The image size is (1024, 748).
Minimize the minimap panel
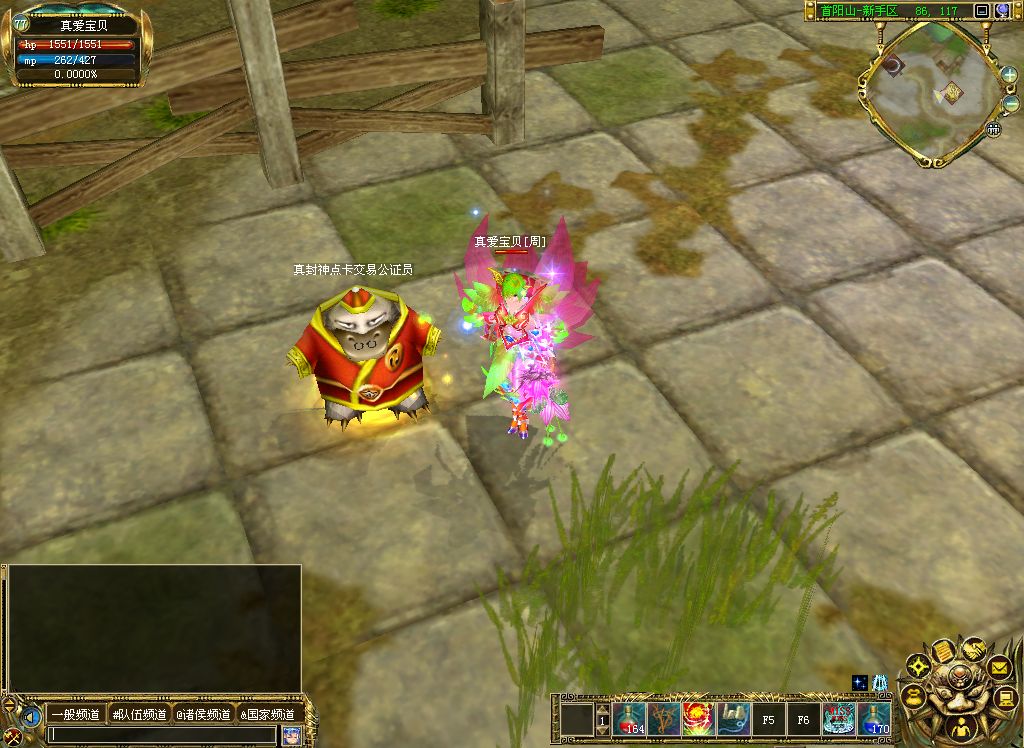(982, 11)
